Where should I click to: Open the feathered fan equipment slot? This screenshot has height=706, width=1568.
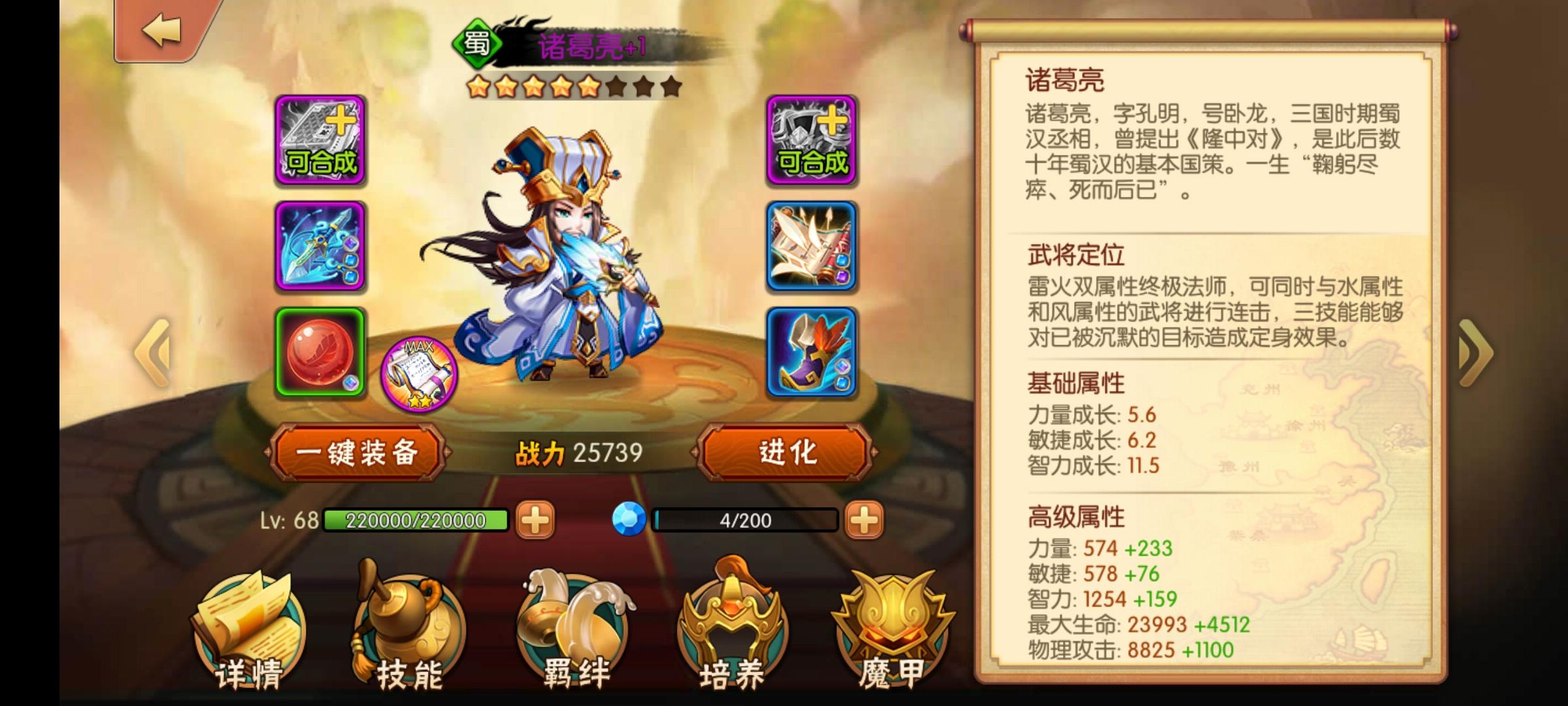click(x=812, y=248)
